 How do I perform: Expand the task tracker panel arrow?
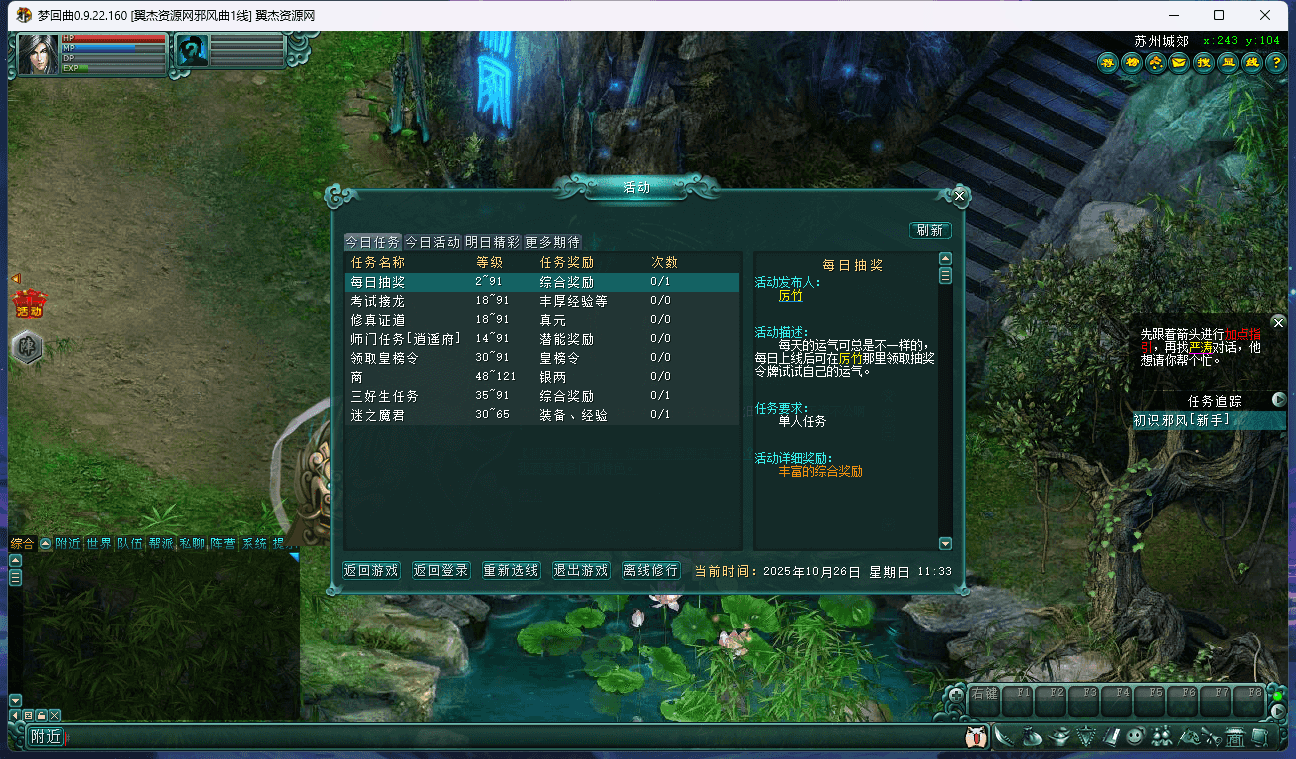coord(1278,398)
